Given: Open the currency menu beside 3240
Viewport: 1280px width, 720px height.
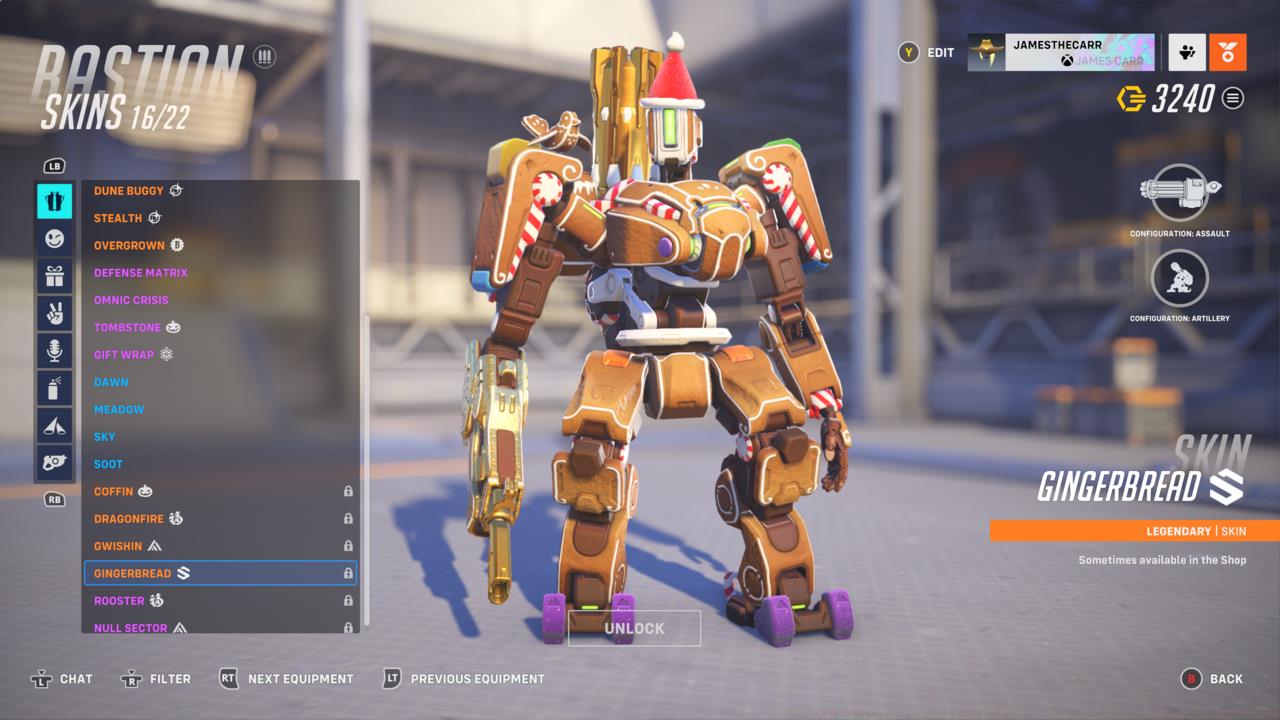Looking at the screenshot, I should pyautogui.click(x=1233, y=98).
